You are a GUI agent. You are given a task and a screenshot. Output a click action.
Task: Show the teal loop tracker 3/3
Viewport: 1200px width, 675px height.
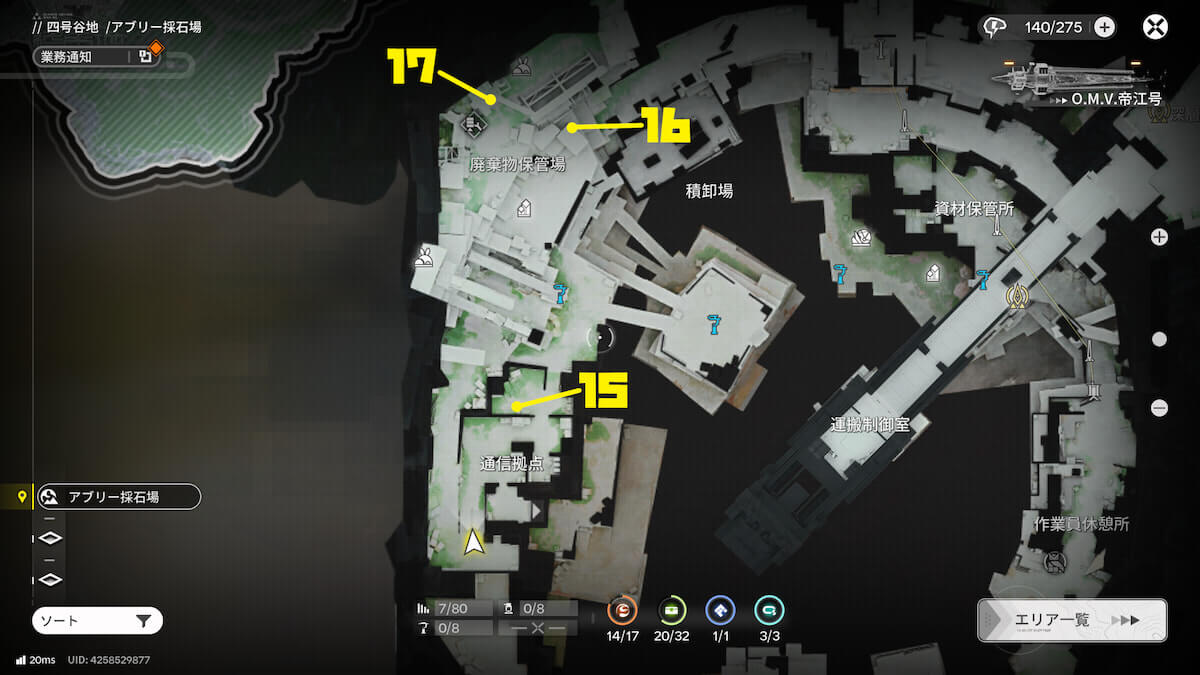769,609
